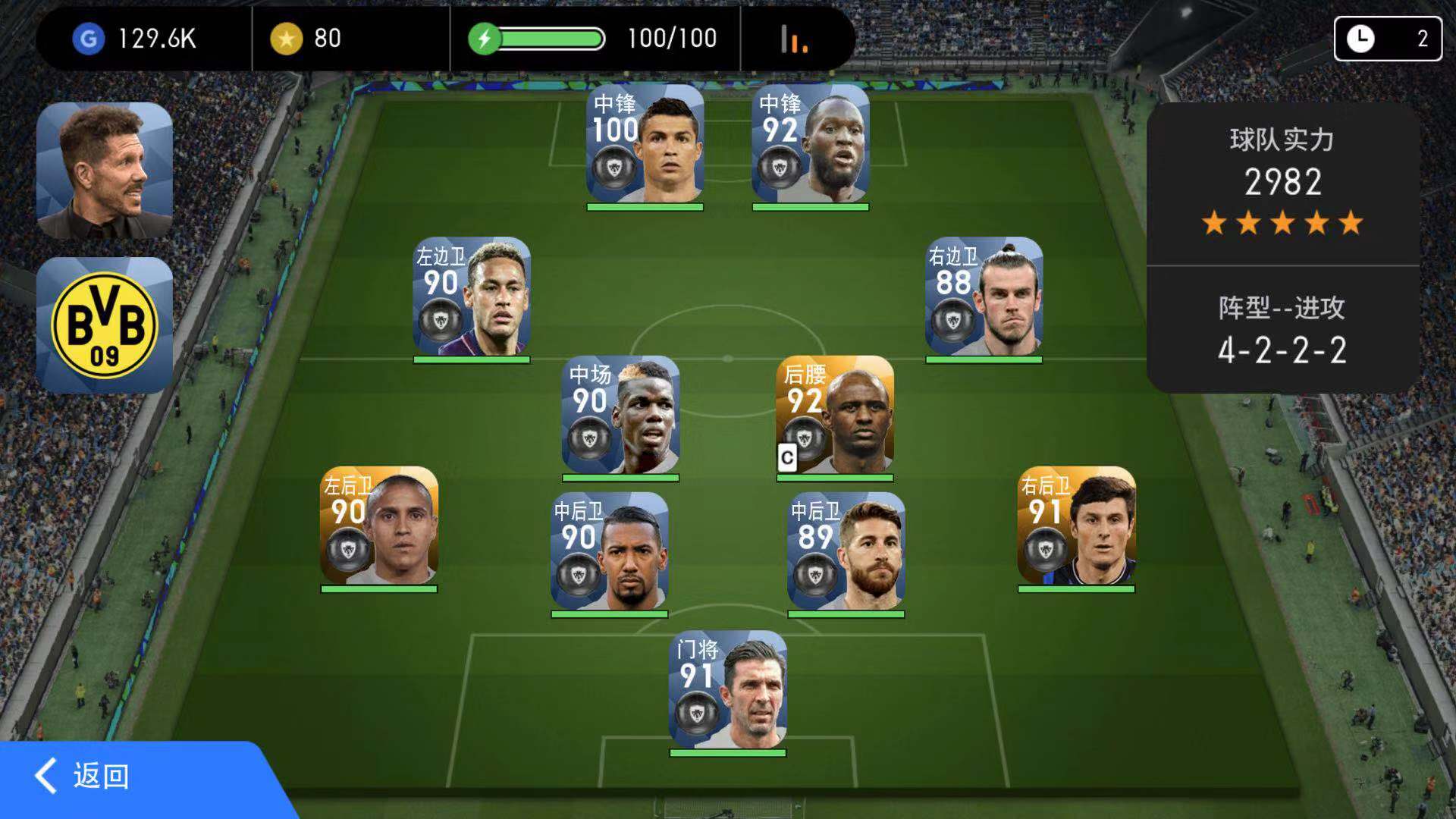Select the 门将 91 goalkeeper card
The width and height of the screenshot is (1456, 819).
point(727,691)
